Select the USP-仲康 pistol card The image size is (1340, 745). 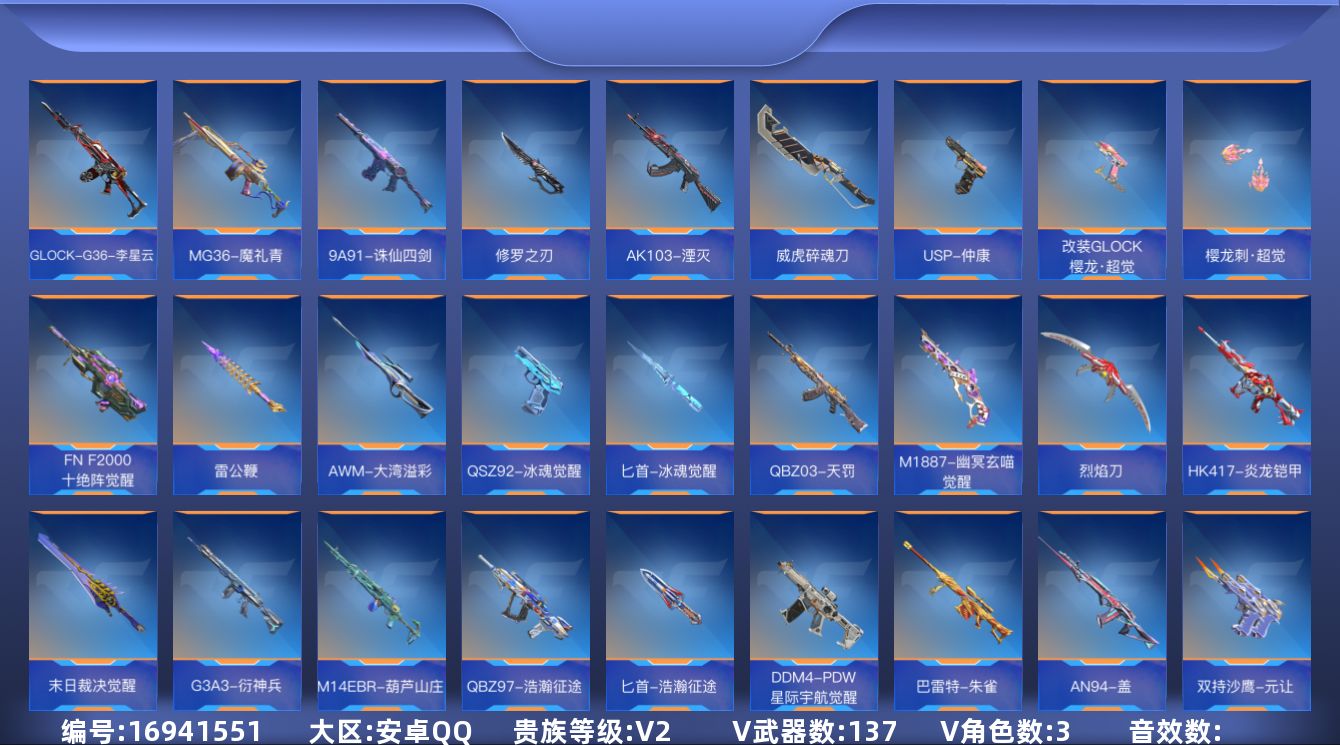tap(958, 170)
